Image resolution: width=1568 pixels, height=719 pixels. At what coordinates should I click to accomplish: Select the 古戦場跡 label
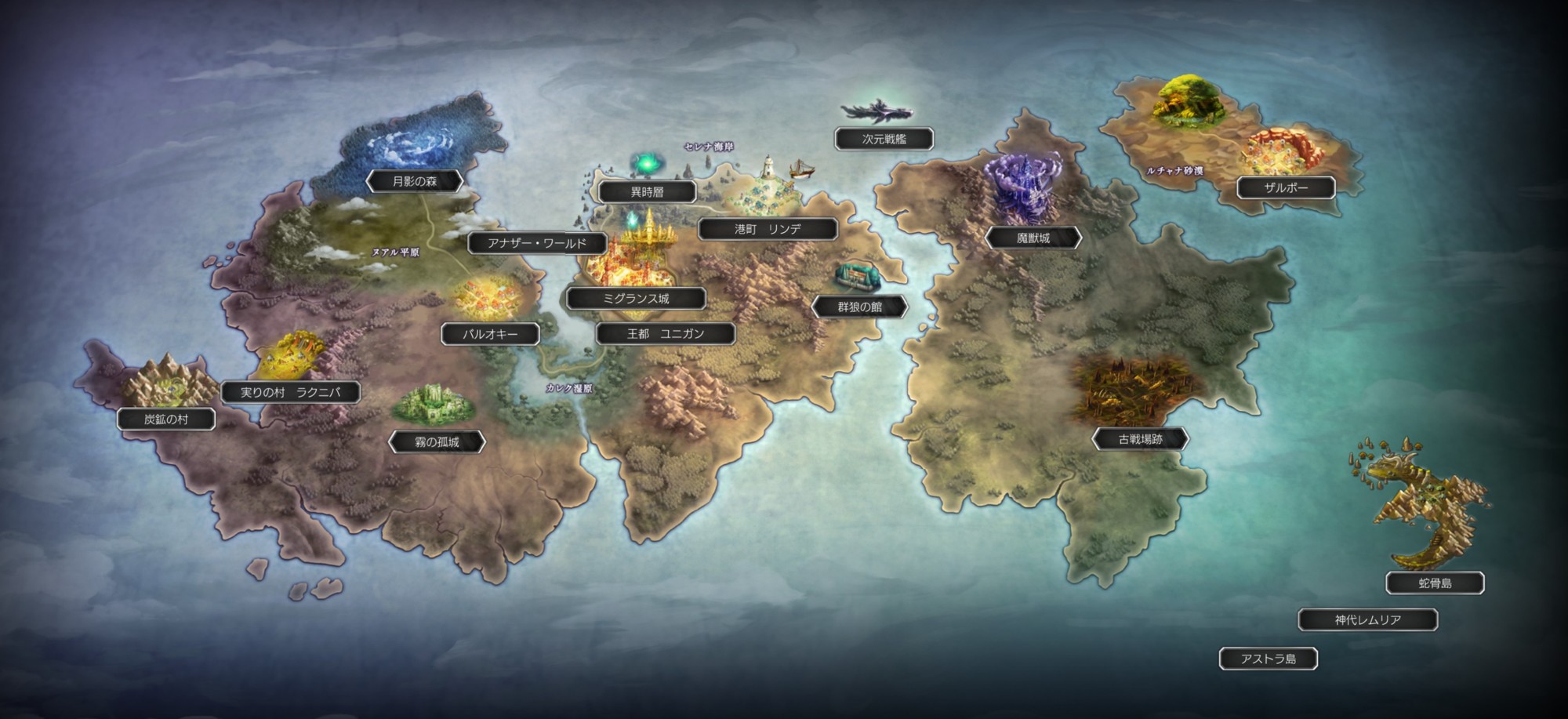(1140, 440)
